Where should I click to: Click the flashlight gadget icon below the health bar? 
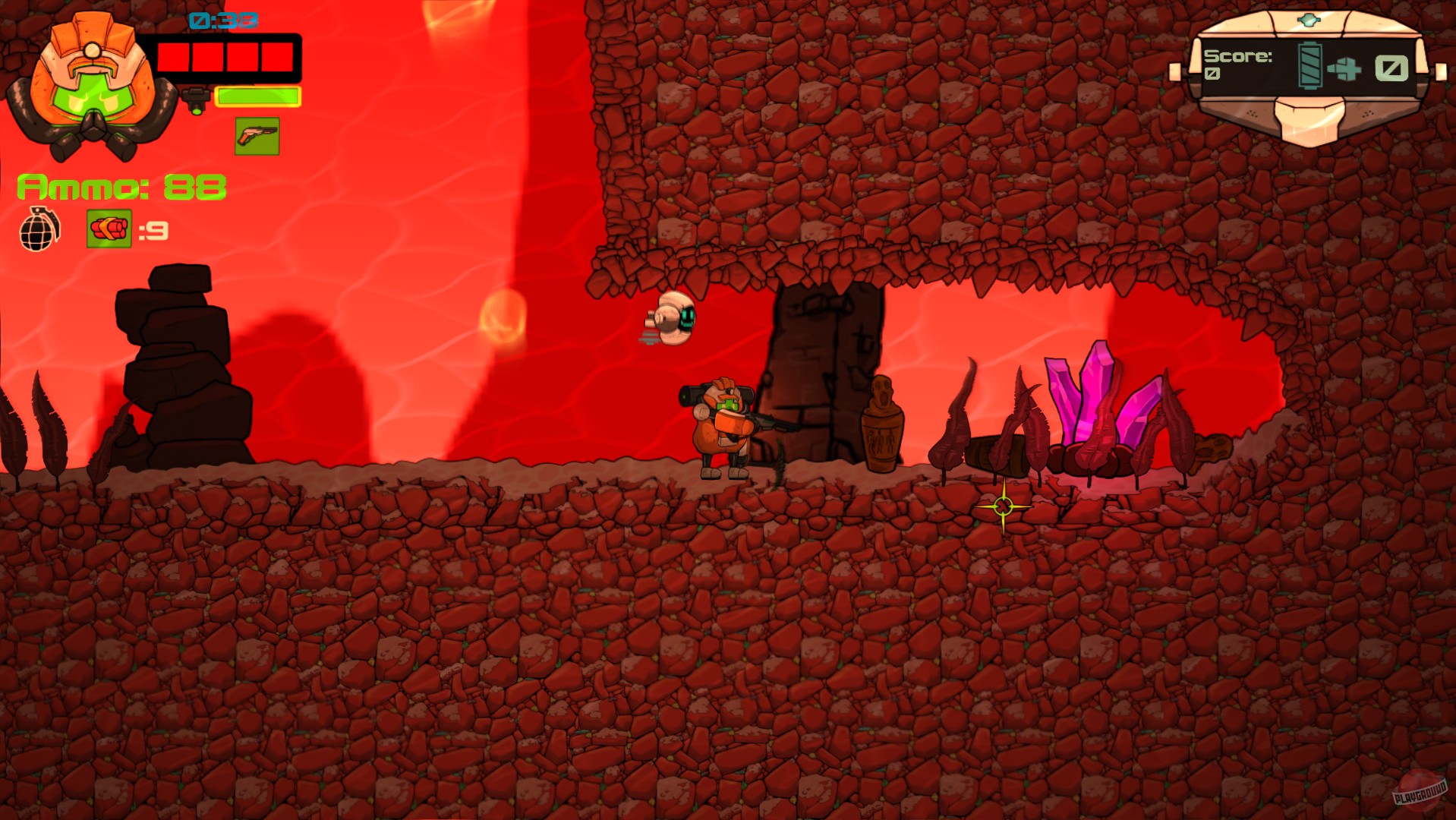[196, 97]
